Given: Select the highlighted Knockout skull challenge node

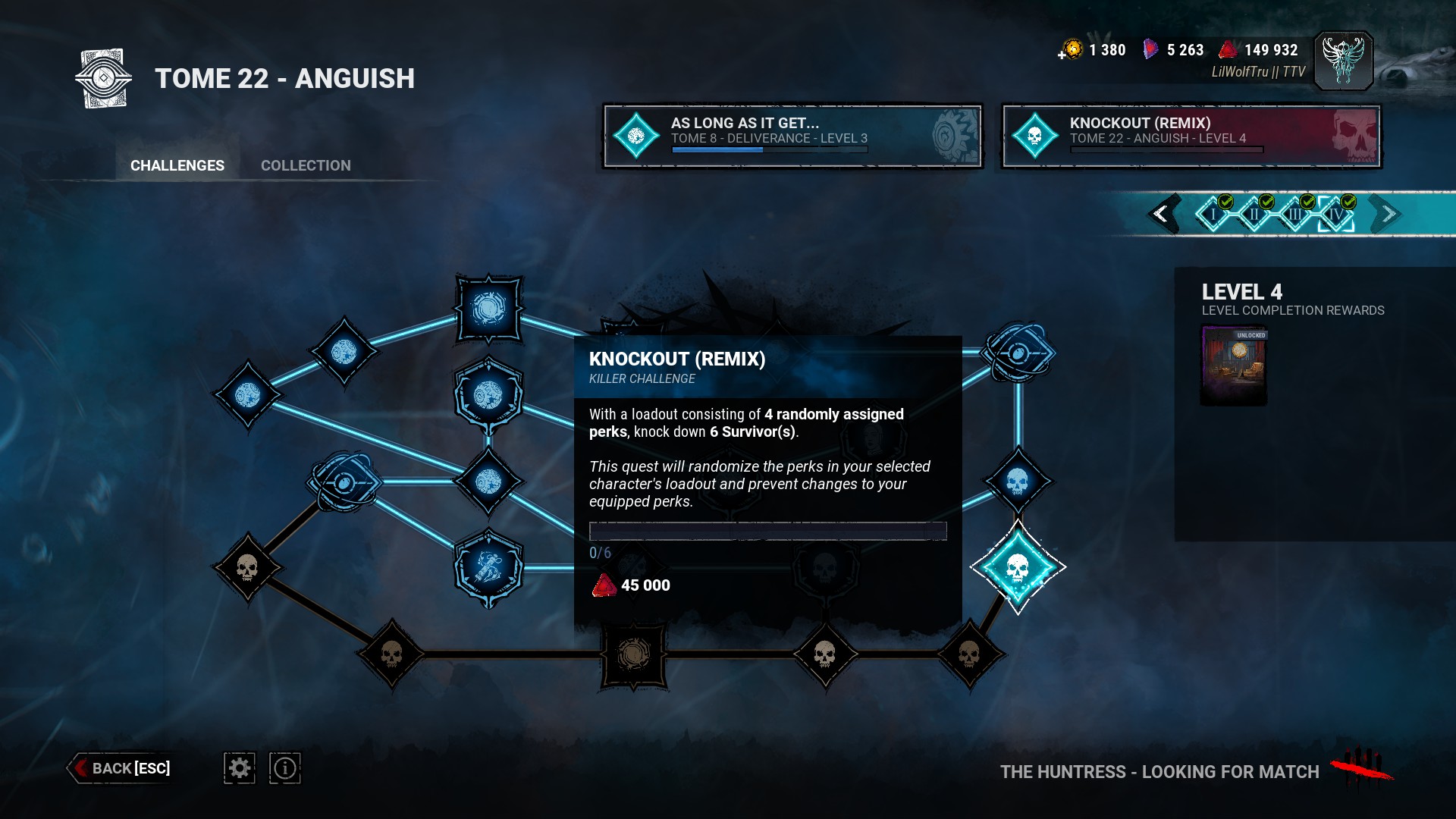Looking at the screenshot, I should (x=1018, y=567).
